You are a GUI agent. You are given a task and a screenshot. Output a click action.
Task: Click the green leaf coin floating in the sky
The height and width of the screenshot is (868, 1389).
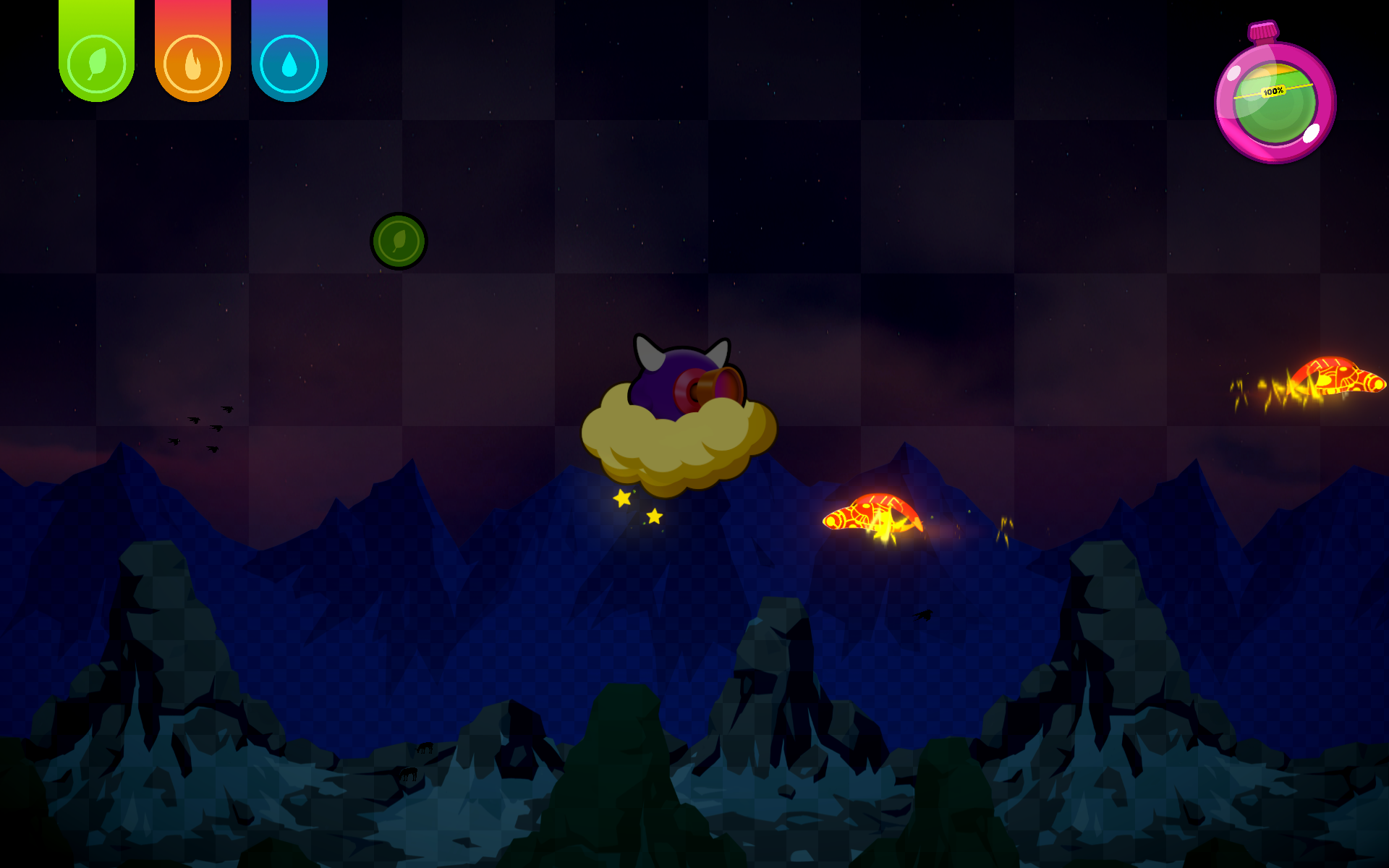point(398,242)
